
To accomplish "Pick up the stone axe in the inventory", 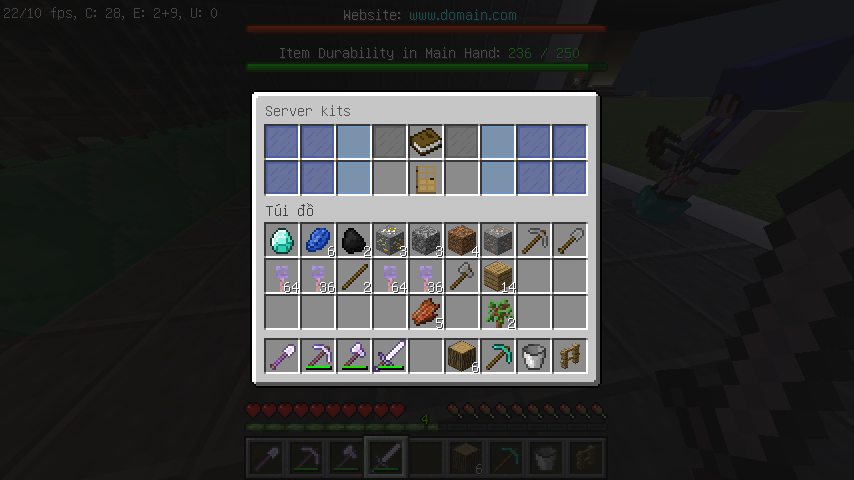I will [x=462, y=276].
